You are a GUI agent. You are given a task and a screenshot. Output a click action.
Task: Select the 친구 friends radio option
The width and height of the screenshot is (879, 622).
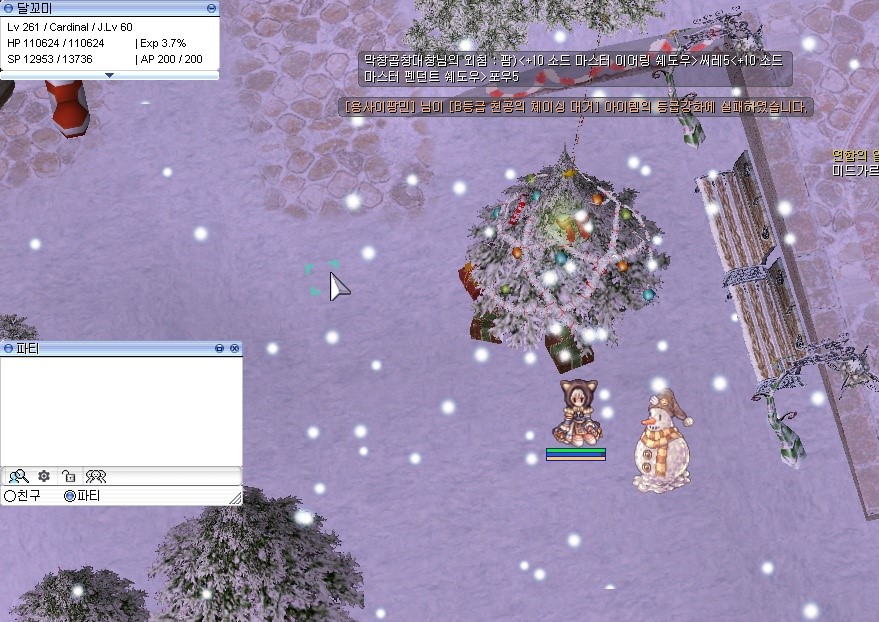(x=10, y=496)
